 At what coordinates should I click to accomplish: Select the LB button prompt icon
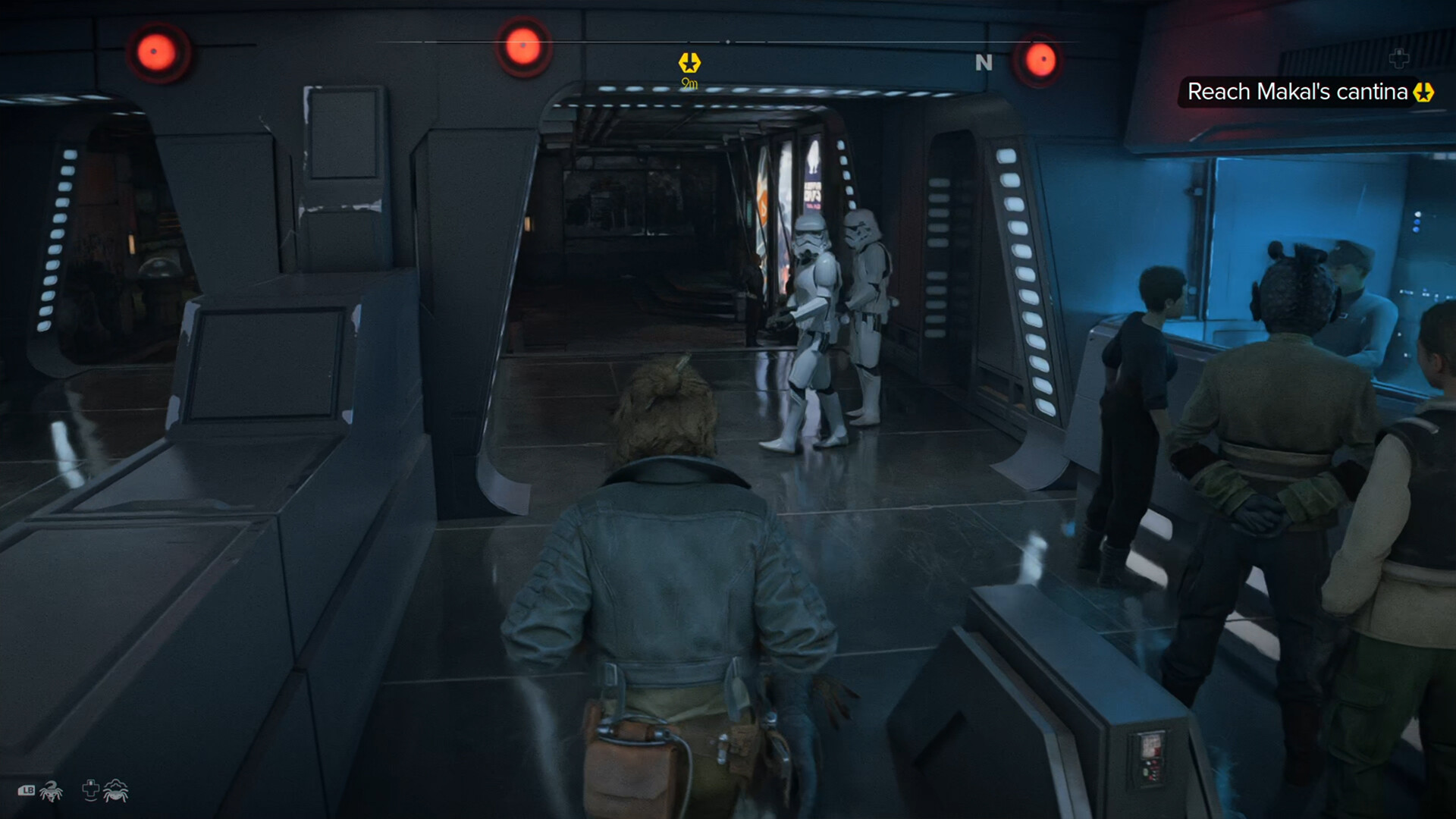[x=27, y=790]
